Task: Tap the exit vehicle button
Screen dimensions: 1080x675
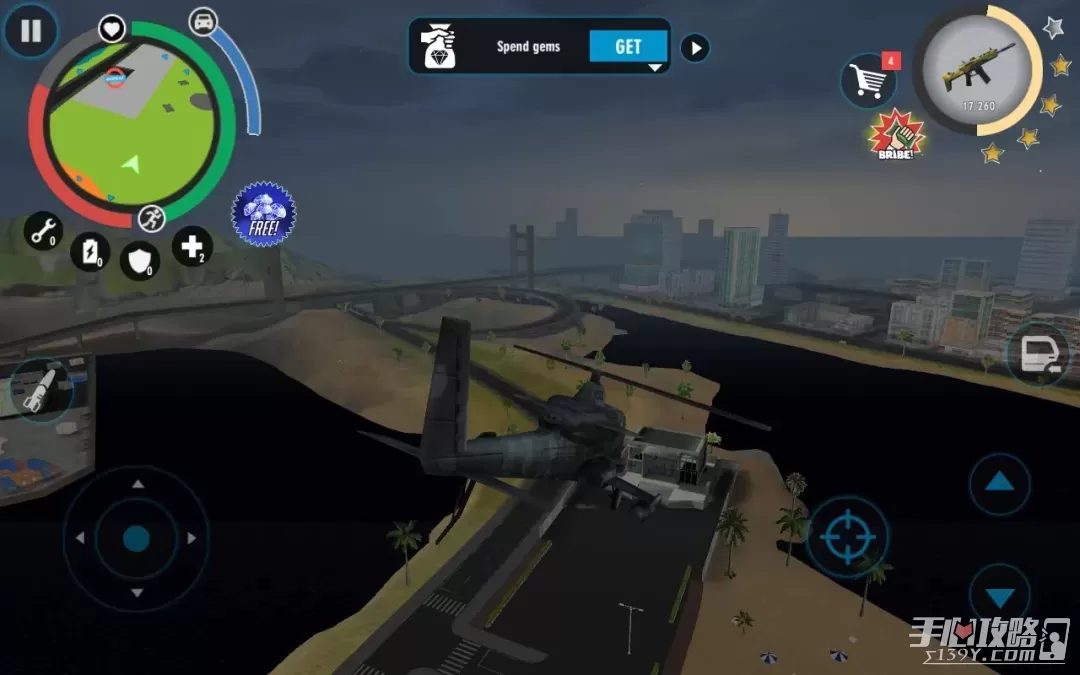Action: pos(1037,355)
